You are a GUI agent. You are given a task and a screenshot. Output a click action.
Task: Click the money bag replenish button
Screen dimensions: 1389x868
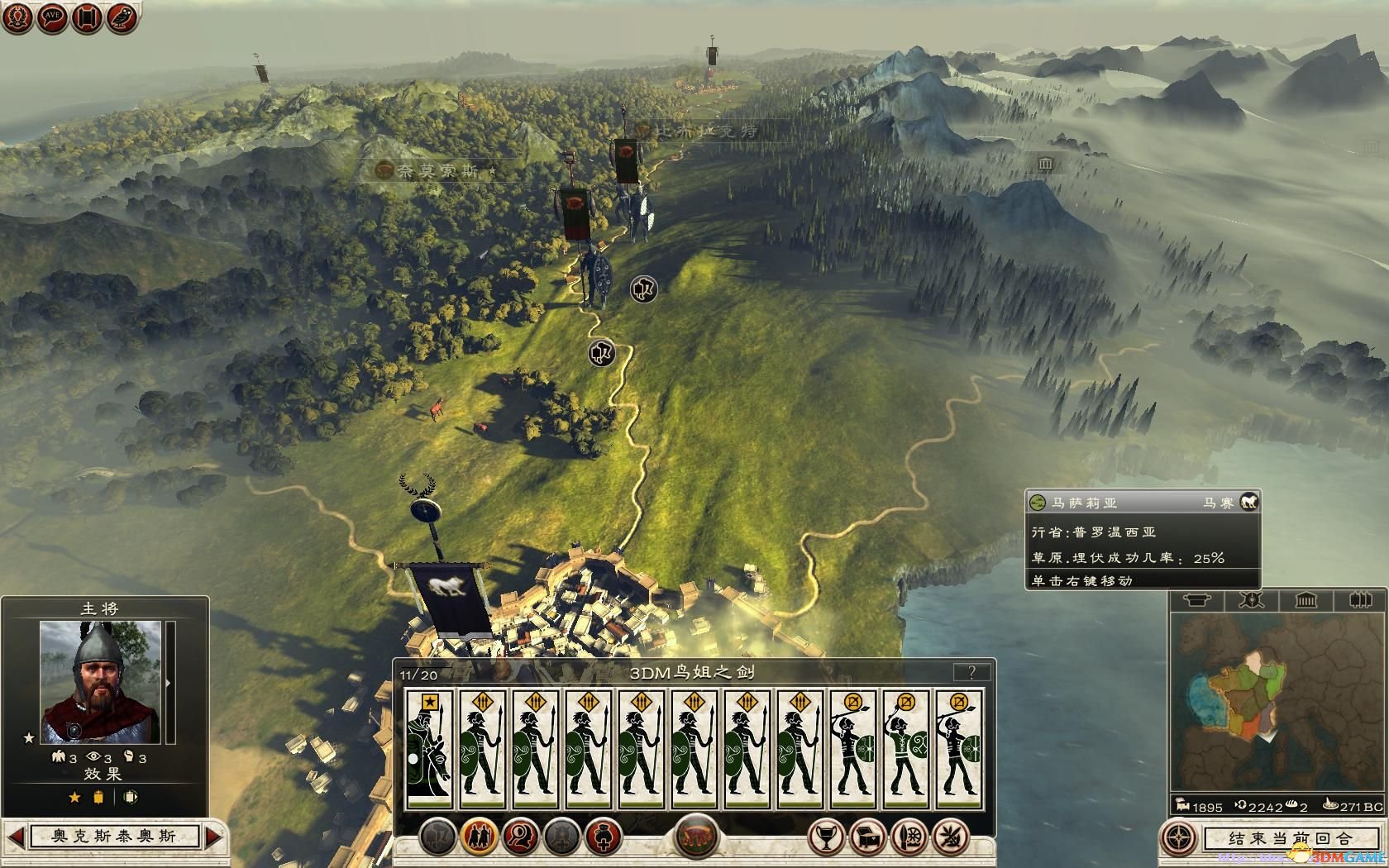604,837
